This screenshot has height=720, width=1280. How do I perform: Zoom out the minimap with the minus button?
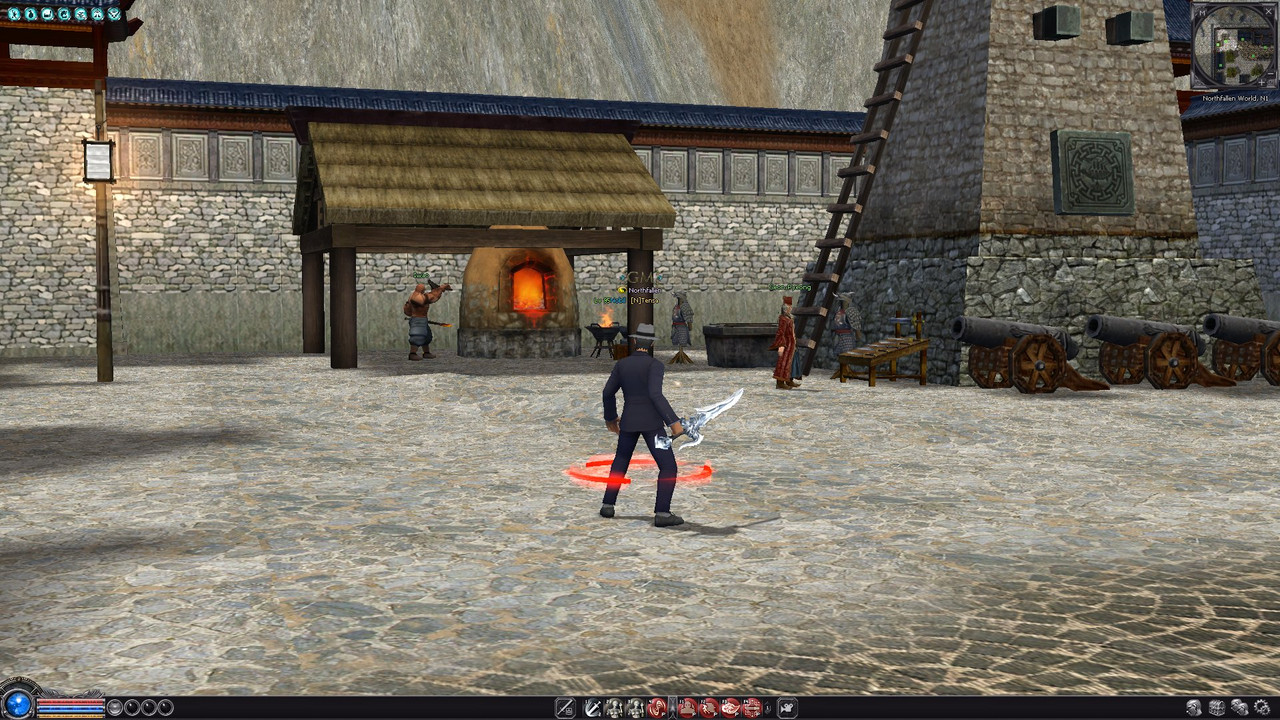click(1271, 73)
